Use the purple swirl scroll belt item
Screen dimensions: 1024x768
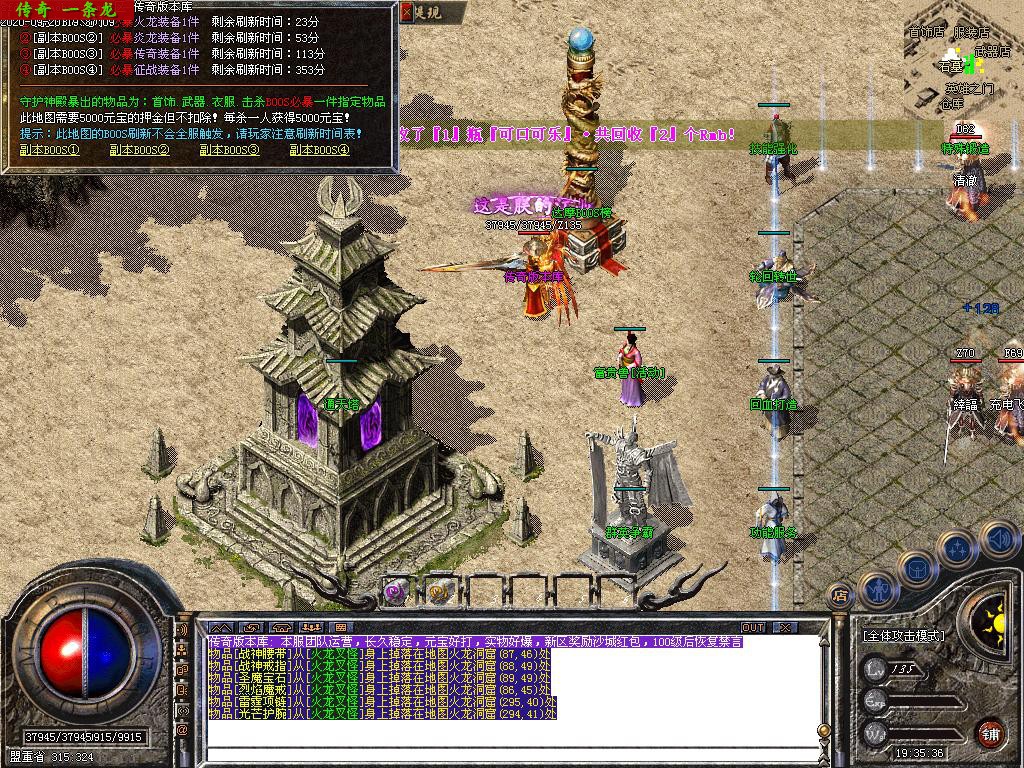(396, 591)
